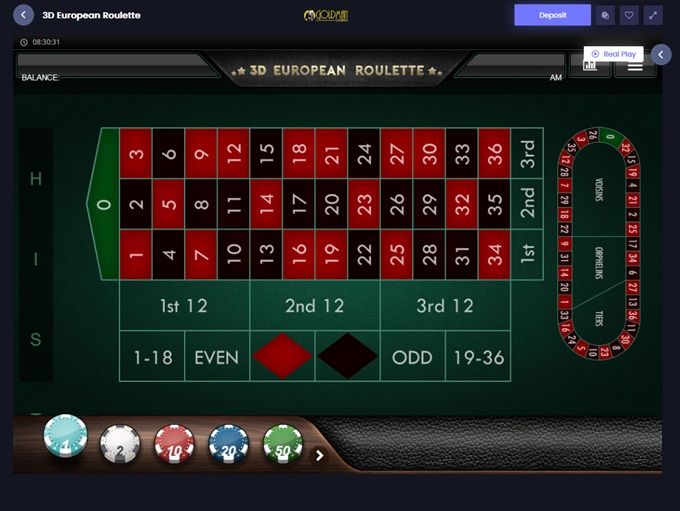Select the Voisins racetrack section
The image size is (680, 511).
point(599,190)
